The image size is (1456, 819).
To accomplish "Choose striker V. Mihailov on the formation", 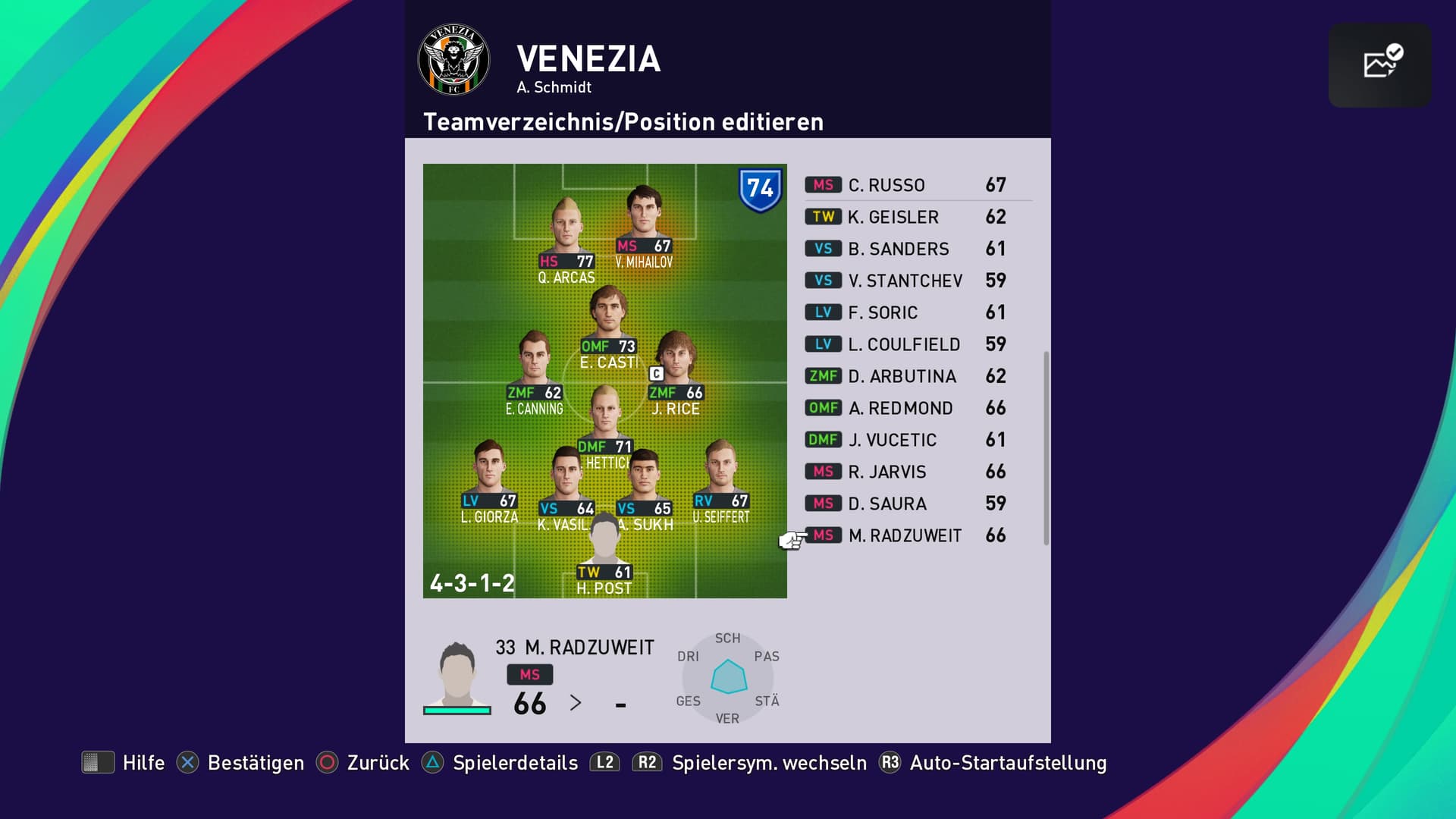I will [x=644, y=218].
